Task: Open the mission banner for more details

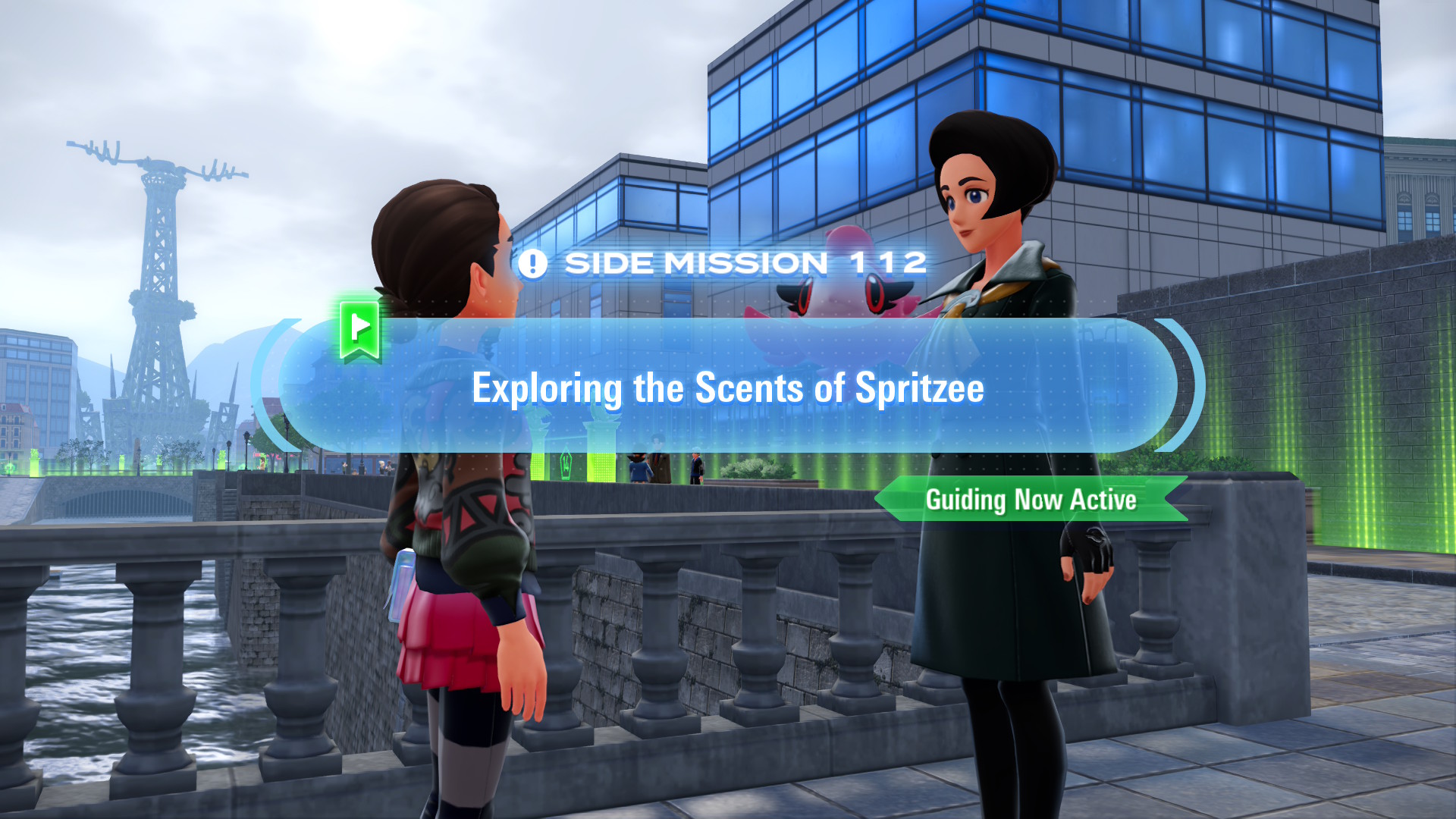Action: coord(728,388)
